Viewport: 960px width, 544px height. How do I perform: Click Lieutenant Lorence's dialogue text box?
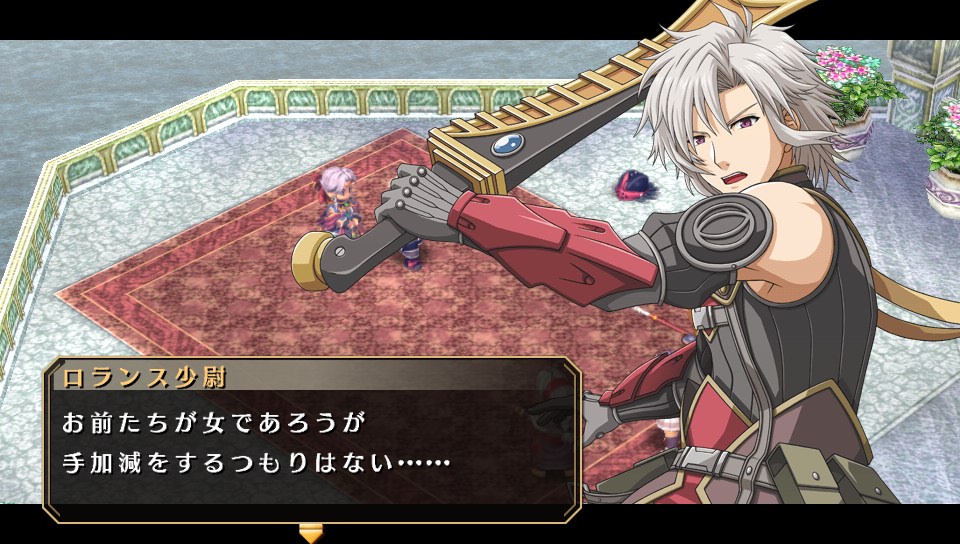click(x=311, y=444)
